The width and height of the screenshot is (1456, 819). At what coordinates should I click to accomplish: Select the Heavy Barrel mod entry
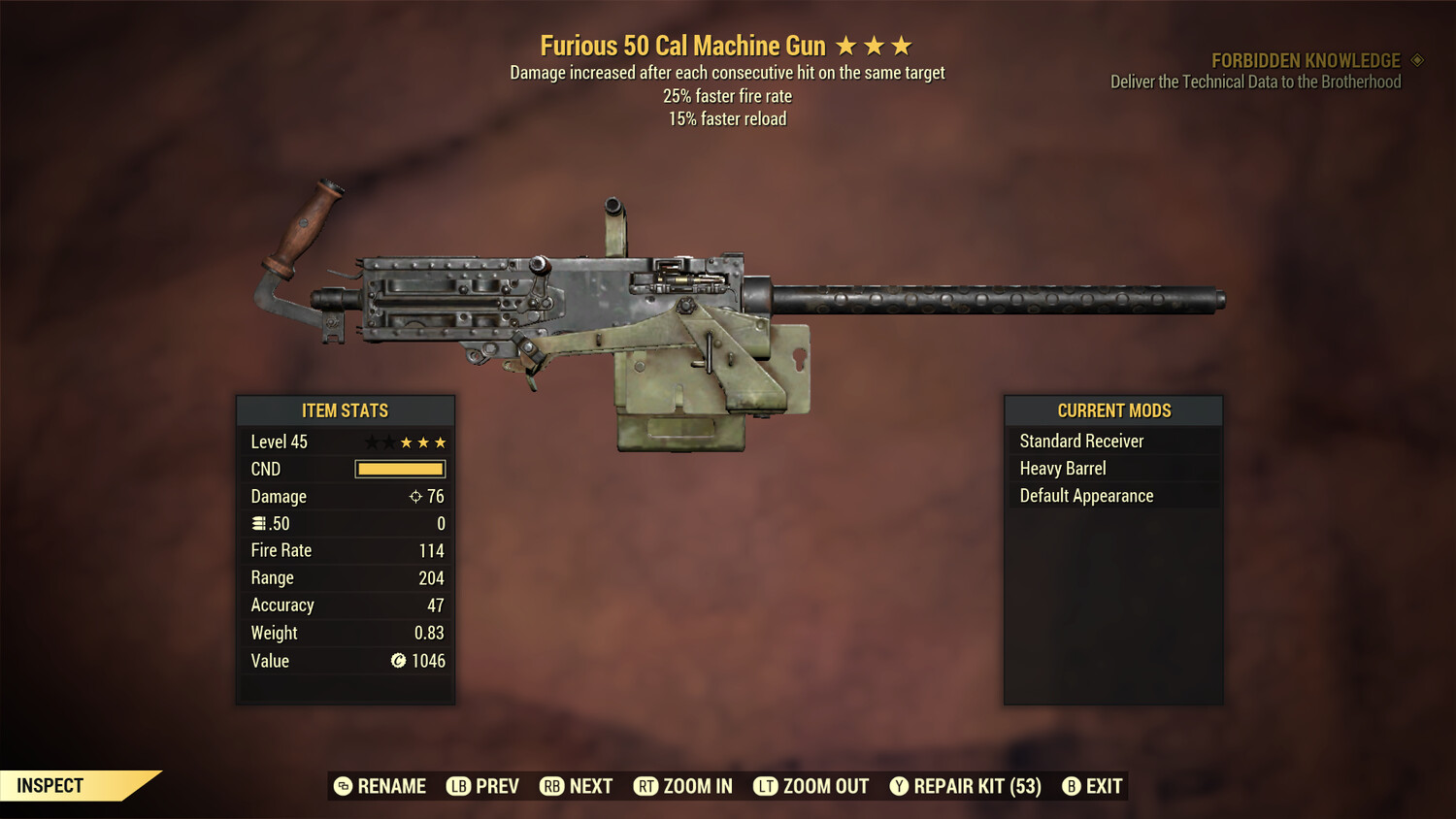tap(1062, 468)
